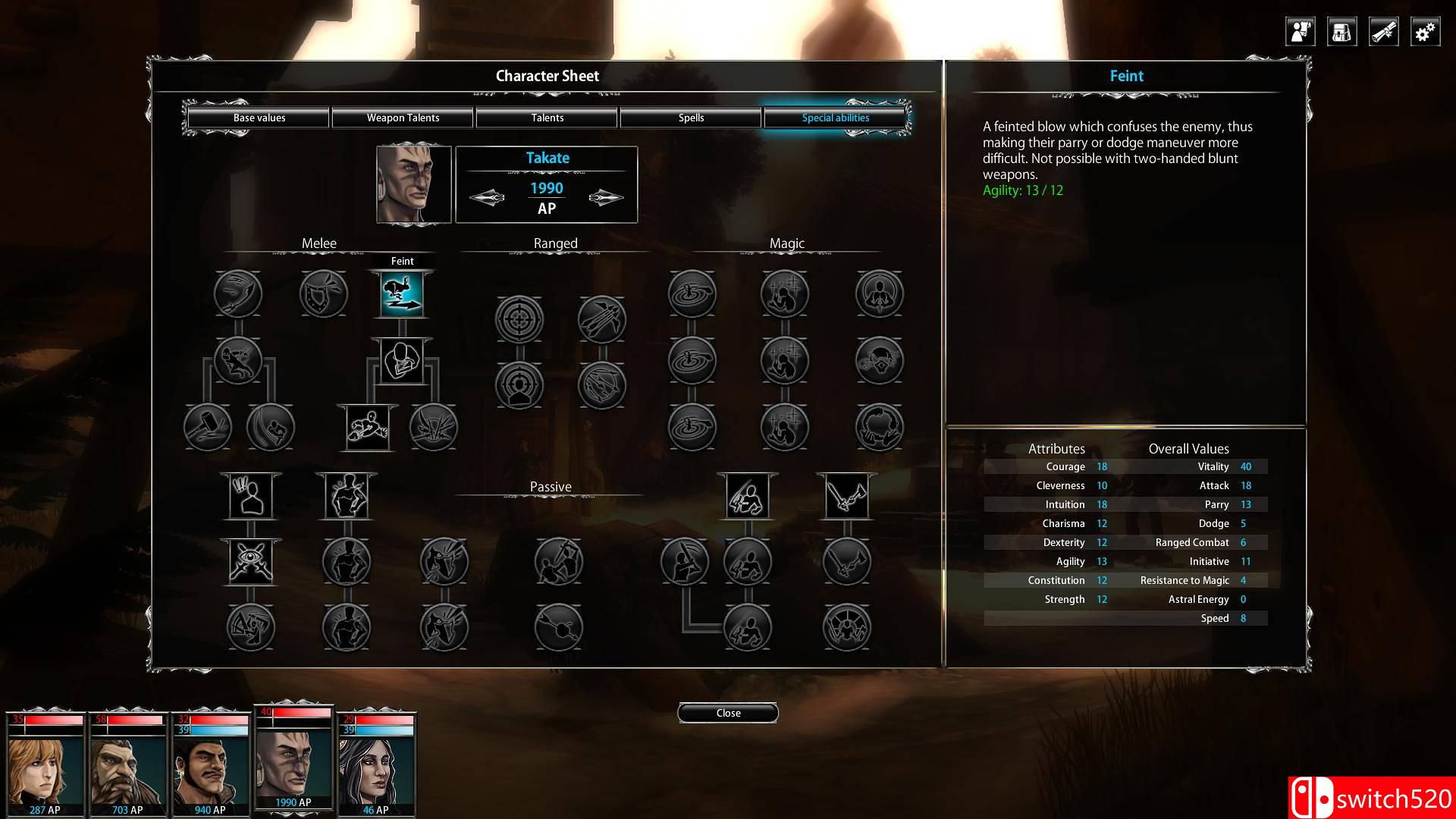The image size is (1456, 819).
Task: Select the hammer smash melee ability
Action: (207, 427)
